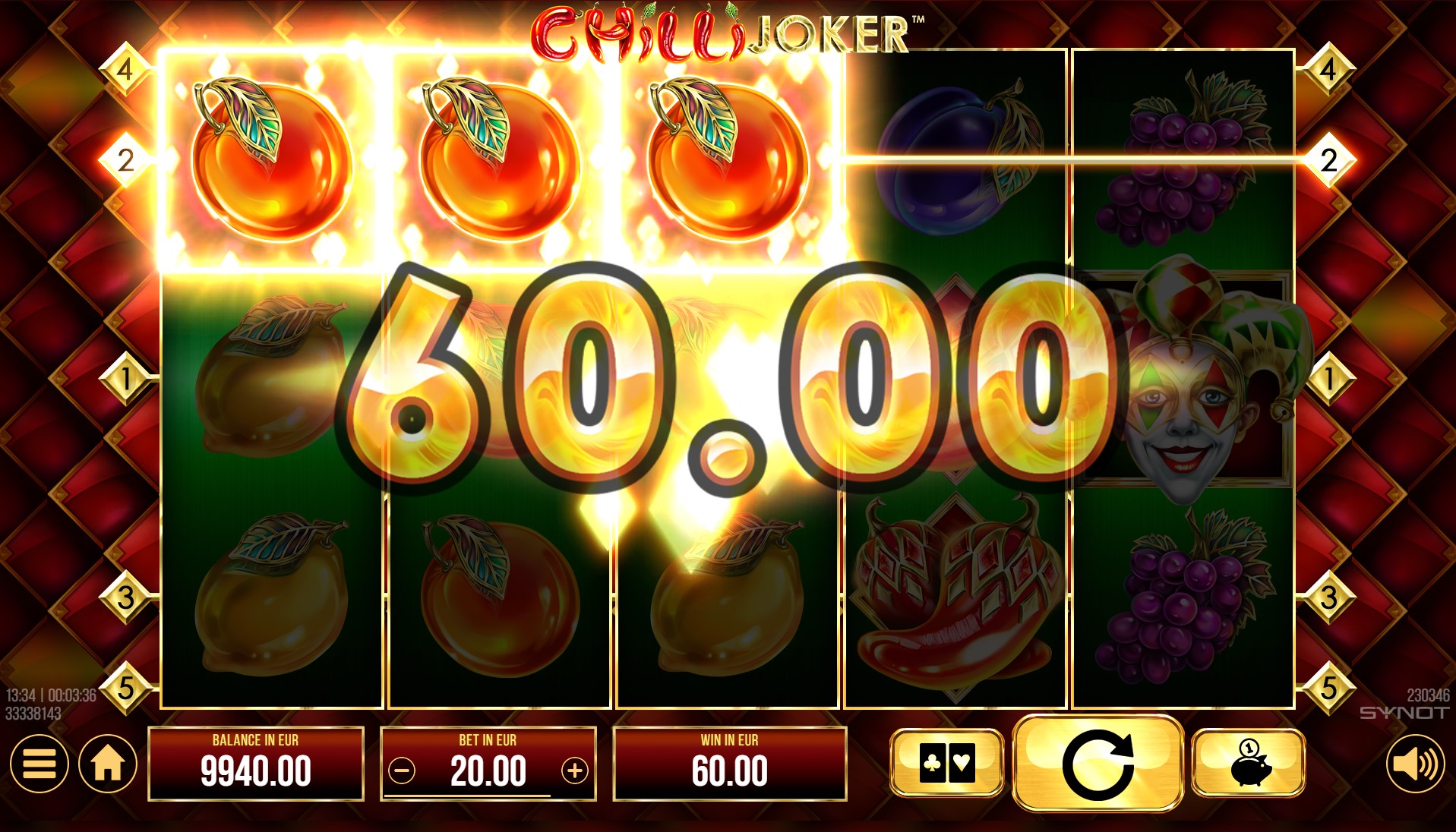This screenshot has height=832, width=1456.
Task: Mute the game sound
Action: click(x=1415, y=764)
